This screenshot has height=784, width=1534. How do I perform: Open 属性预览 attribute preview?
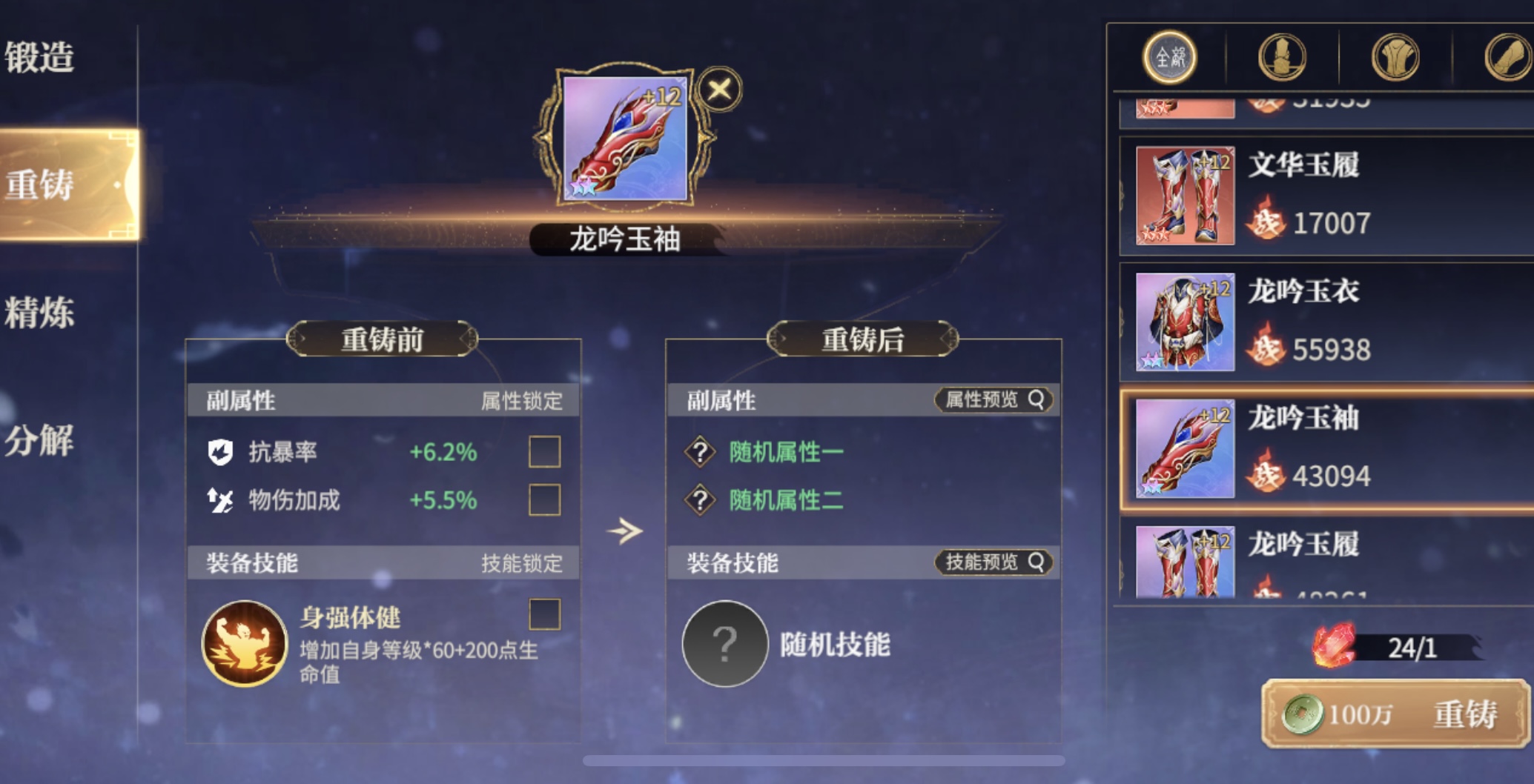[x=994, y=400]
